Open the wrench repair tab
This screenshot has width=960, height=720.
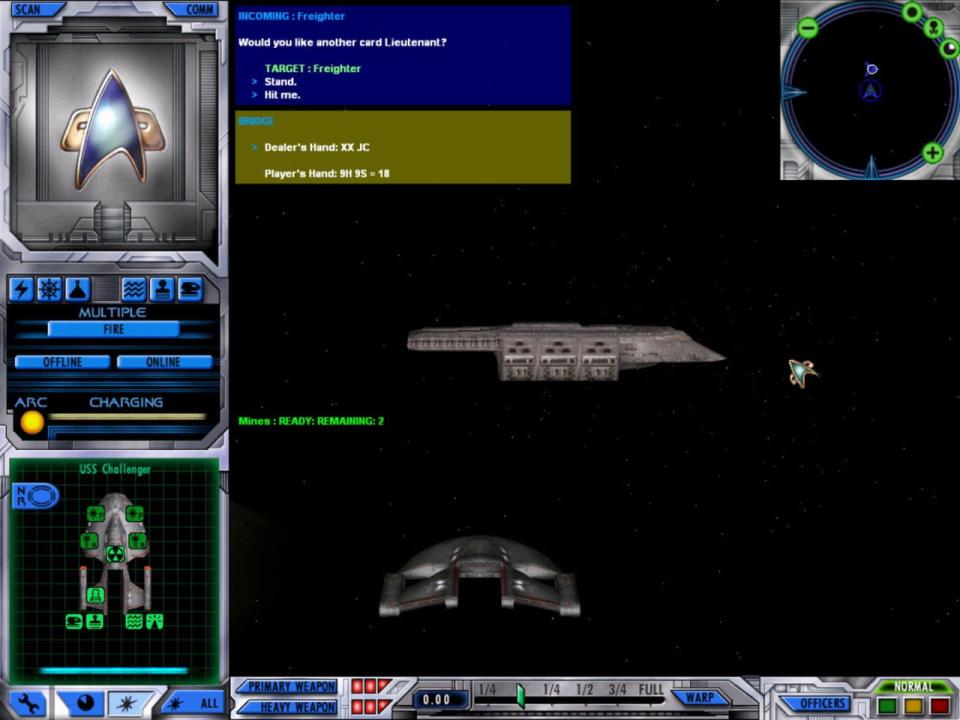click(x=28, y=704)
